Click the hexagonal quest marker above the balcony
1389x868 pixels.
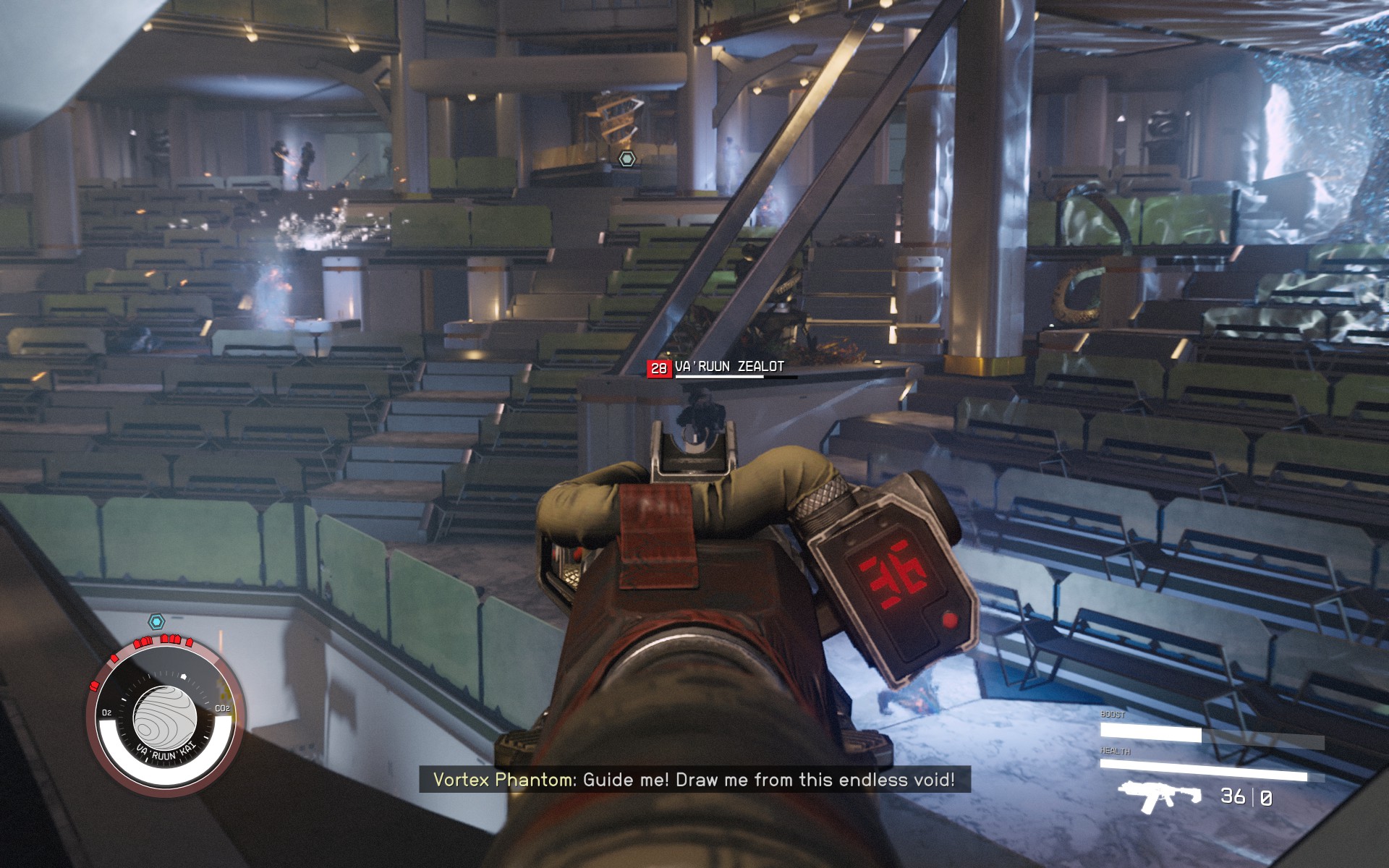tap(627, 159)
